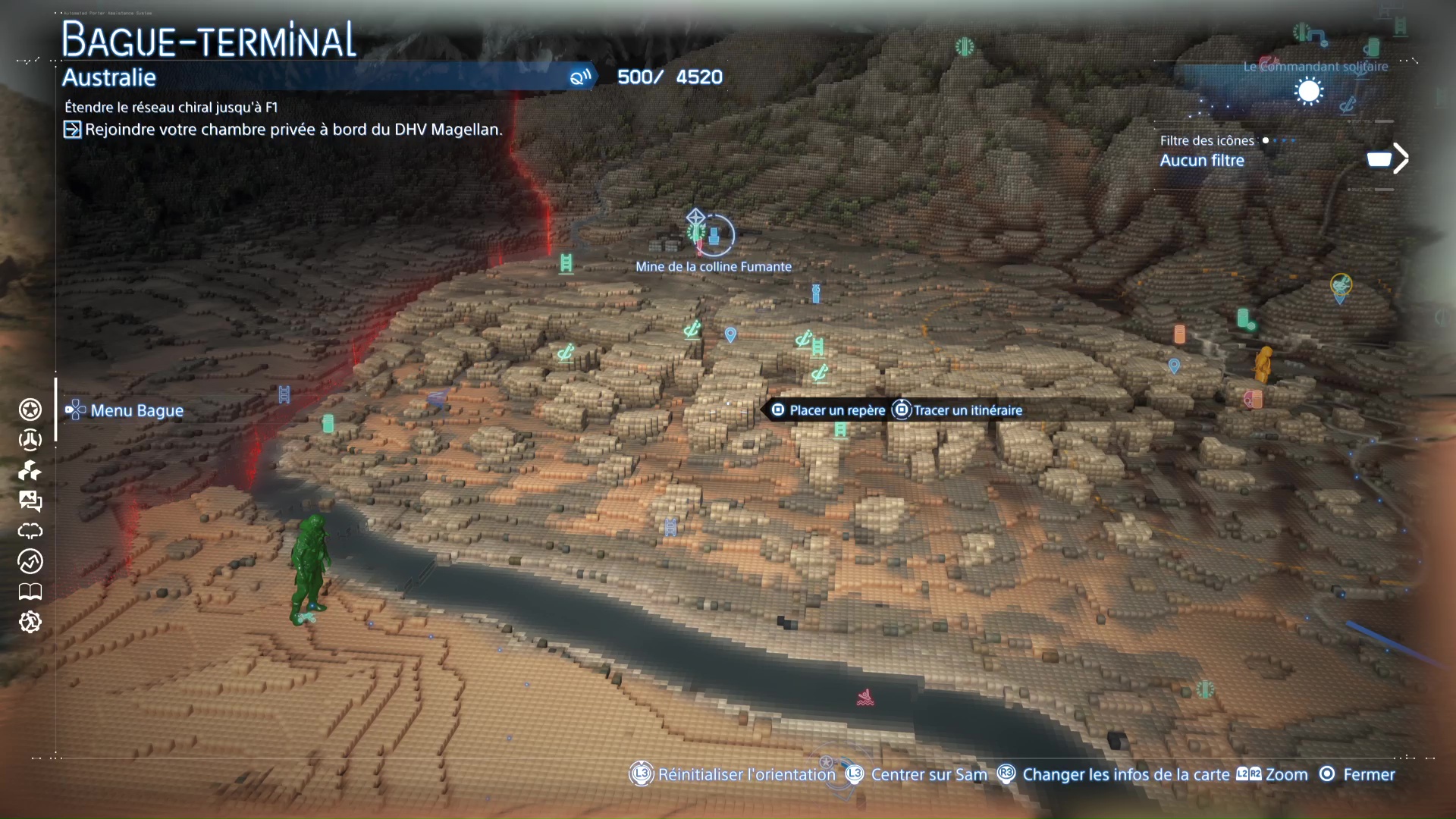
Task: Open the logbook icon in the sidebar
Action: pos(30,592)
